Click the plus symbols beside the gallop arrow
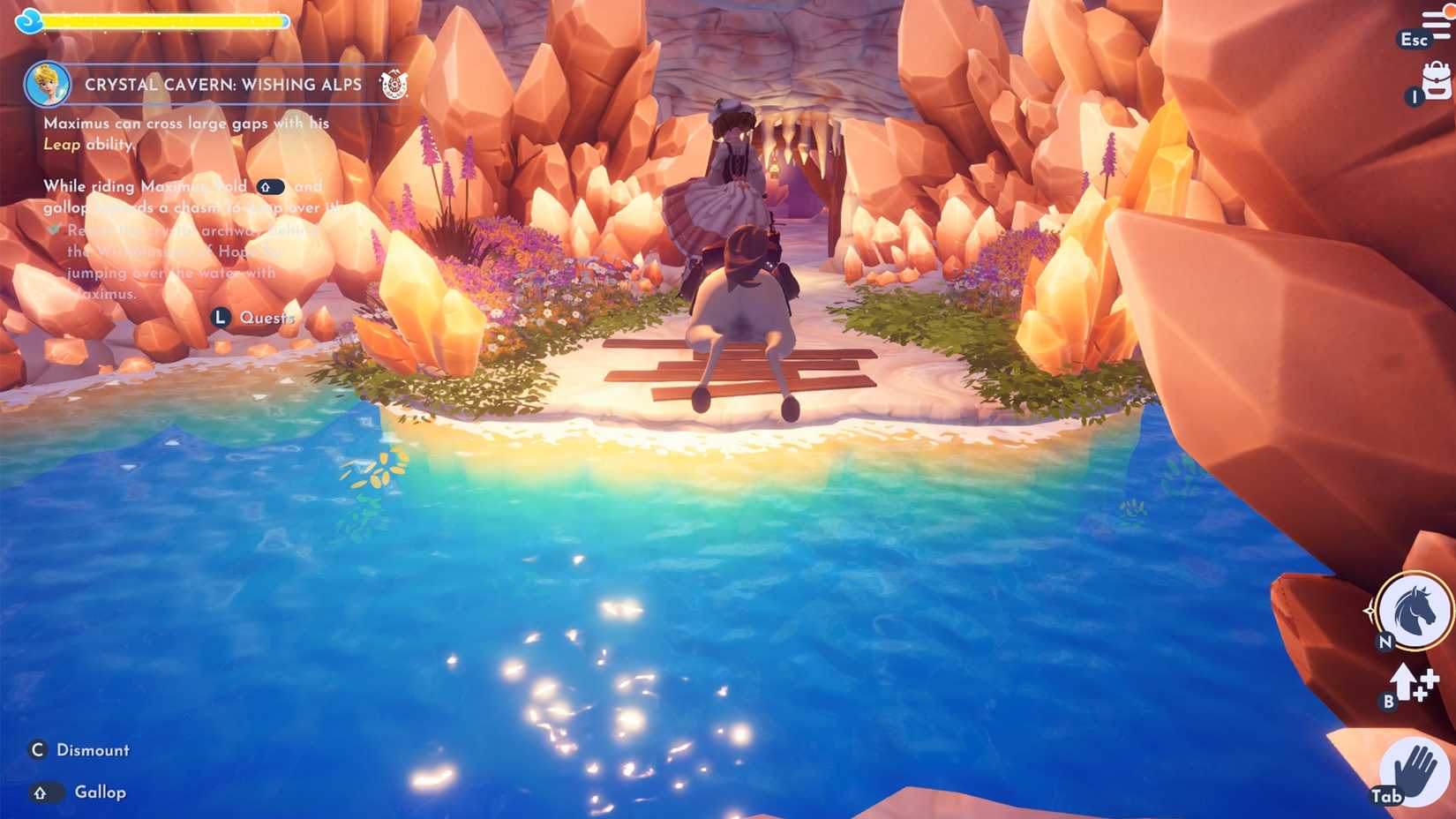Viewport: 1456px width, 819px height. [x=1428, y=684]
